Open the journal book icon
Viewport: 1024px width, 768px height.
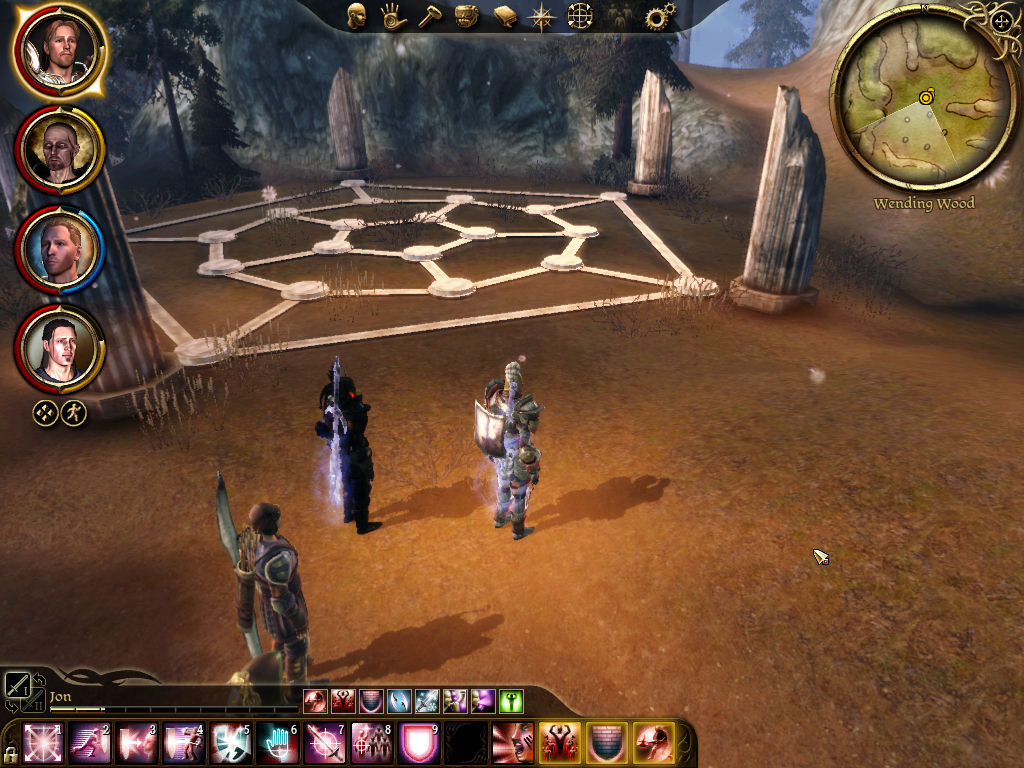click(505, 16)
